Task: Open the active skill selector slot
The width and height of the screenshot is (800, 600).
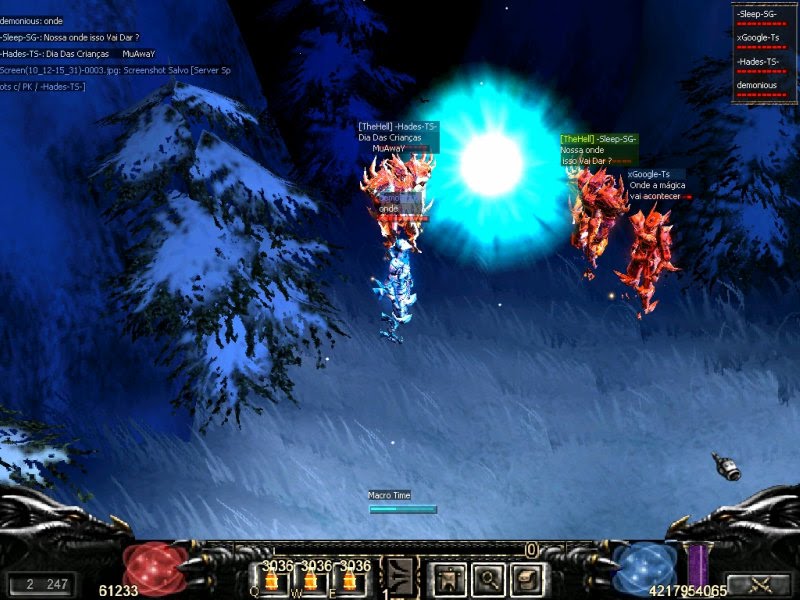Action: coord(401,576)
